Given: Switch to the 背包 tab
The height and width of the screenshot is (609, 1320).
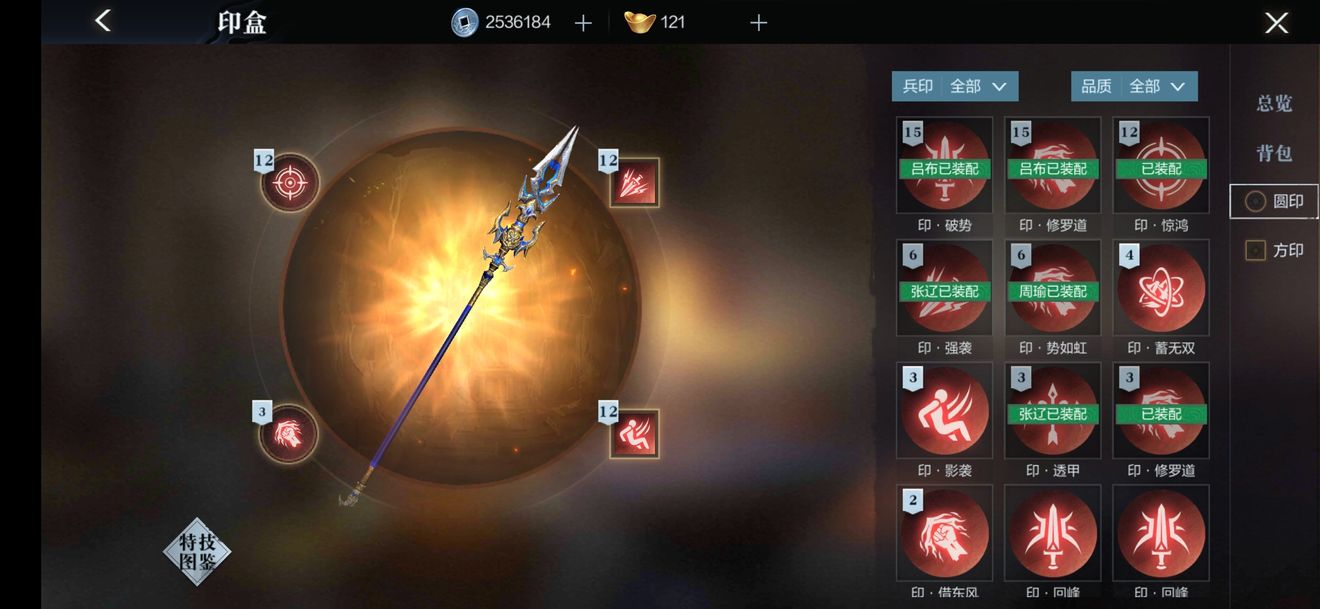Looking at the screenshot, I should click(1274, 153).
